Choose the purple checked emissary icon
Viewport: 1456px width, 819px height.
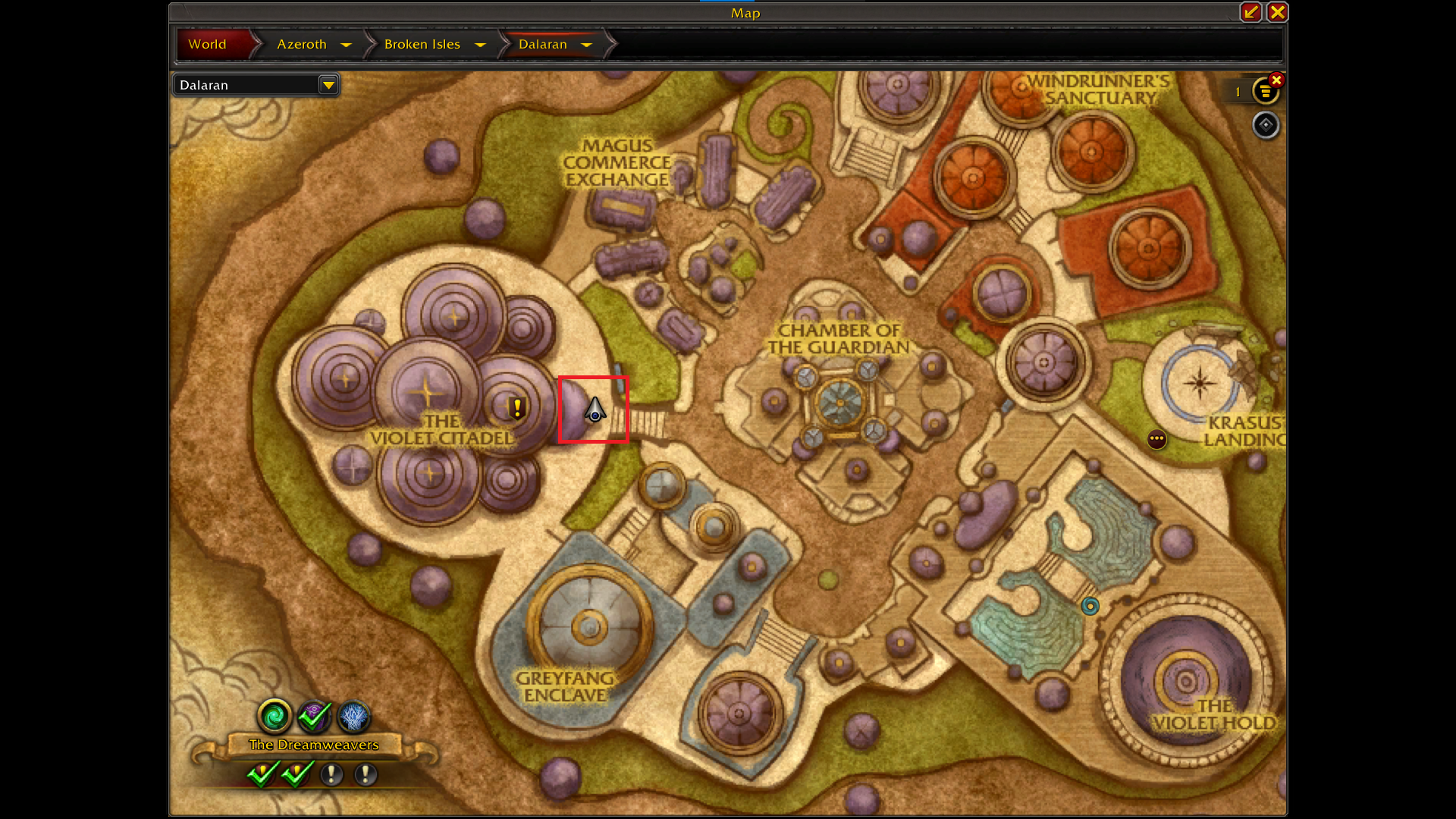click(314, 715)
